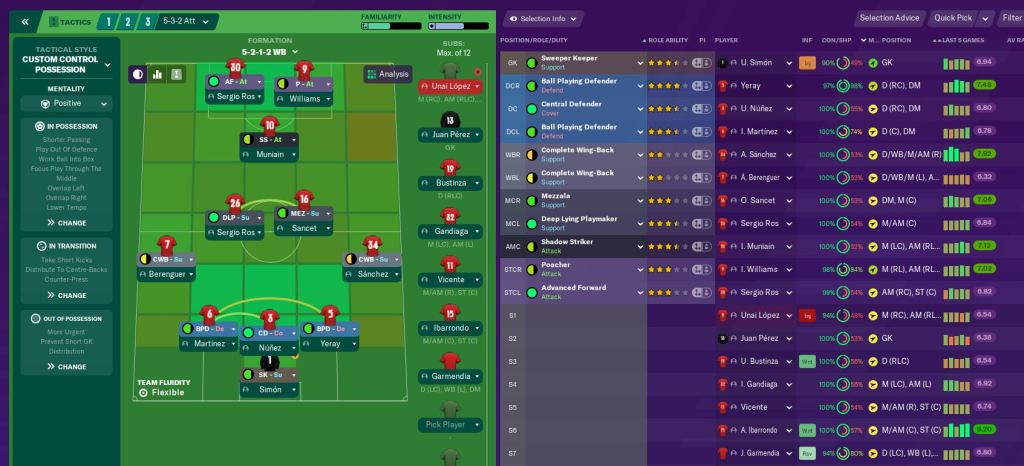Select Muniain's shirt on the pitch
This screenshot has width=1024, height=466.
[269, 126]
